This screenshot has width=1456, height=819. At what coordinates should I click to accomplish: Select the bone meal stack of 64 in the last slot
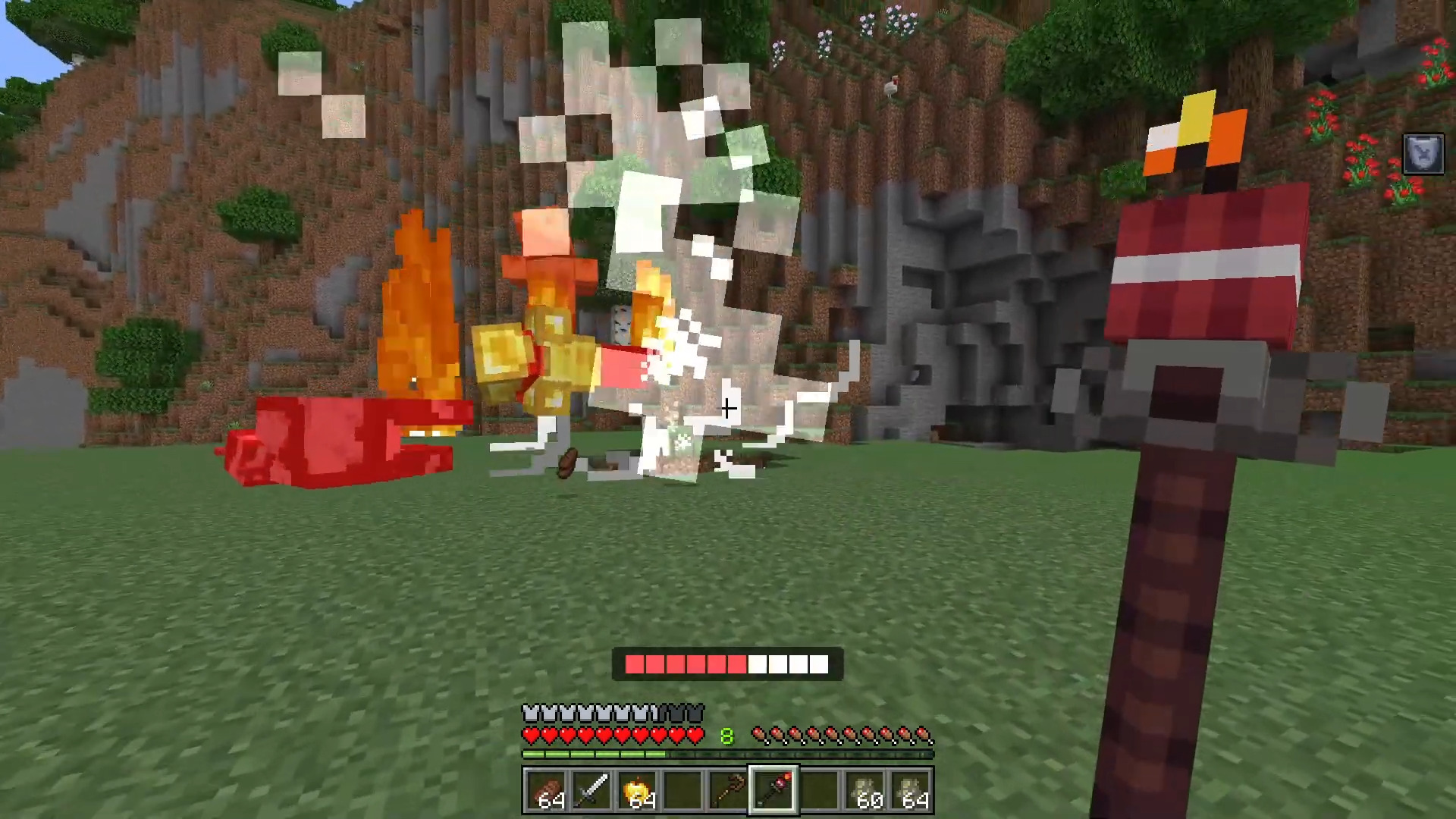tap(912, 790)
